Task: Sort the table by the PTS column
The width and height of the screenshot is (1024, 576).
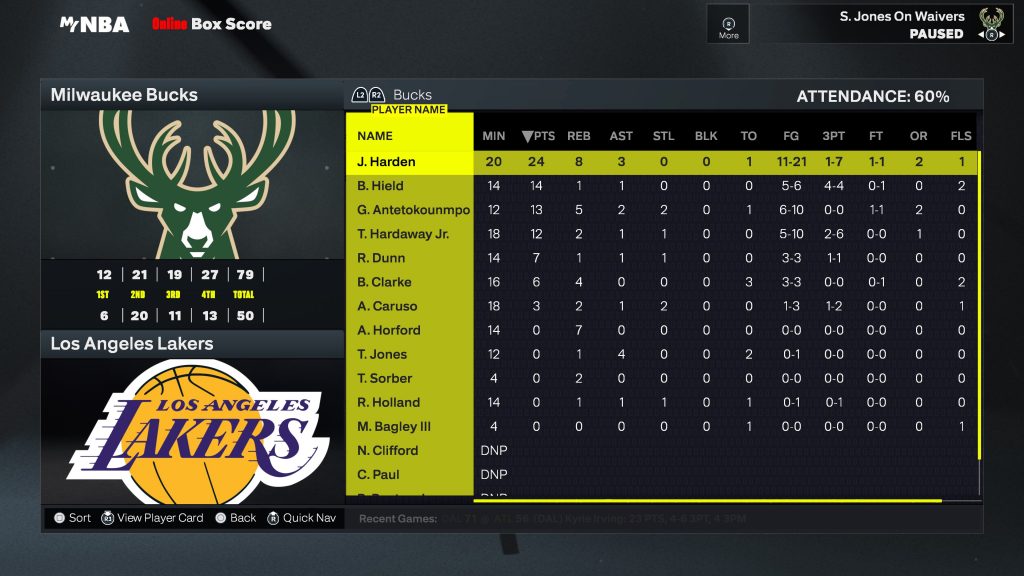Action: (x=538, y=136)
